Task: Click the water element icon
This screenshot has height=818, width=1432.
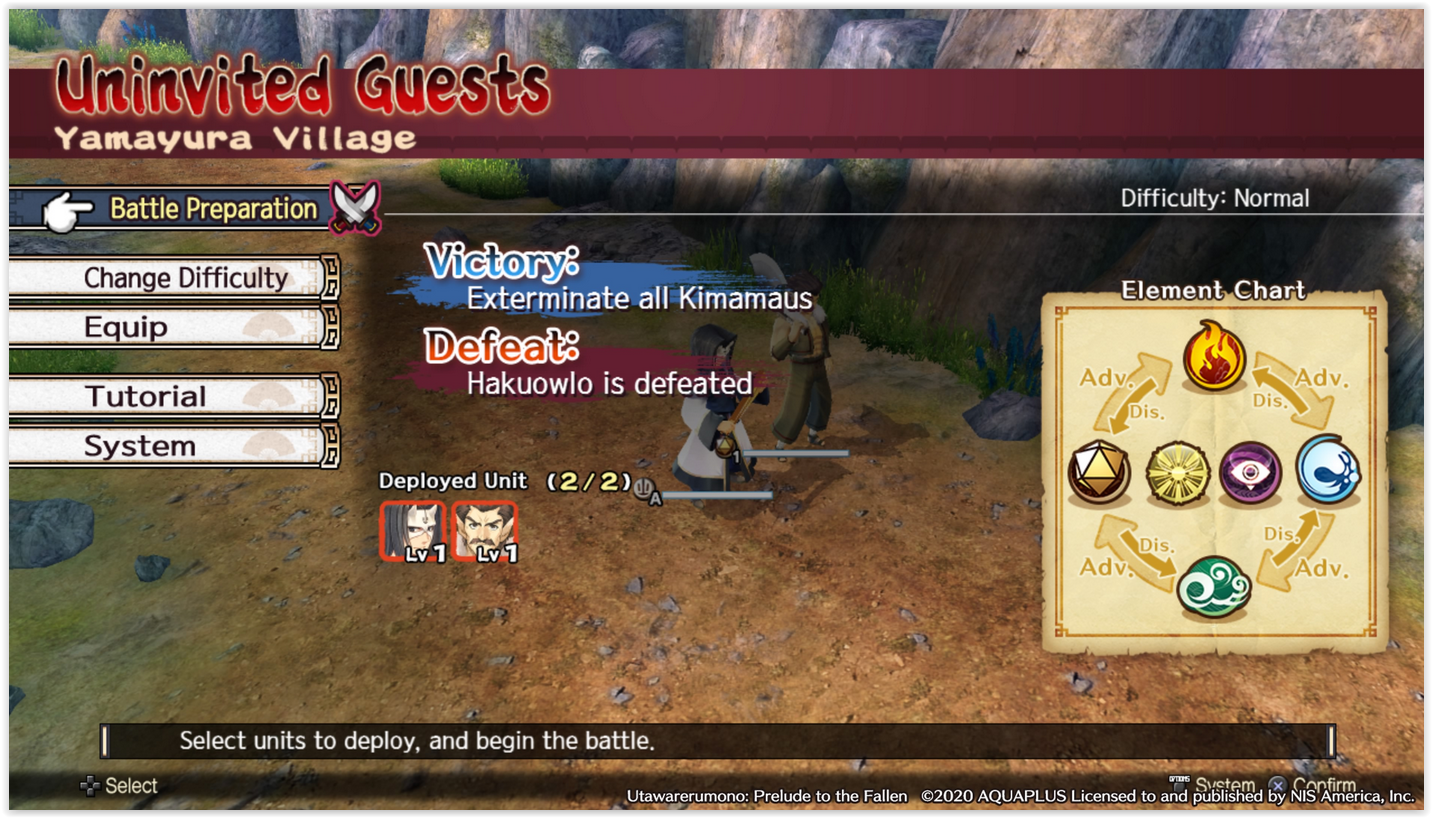Action: tap(1328, 470)
